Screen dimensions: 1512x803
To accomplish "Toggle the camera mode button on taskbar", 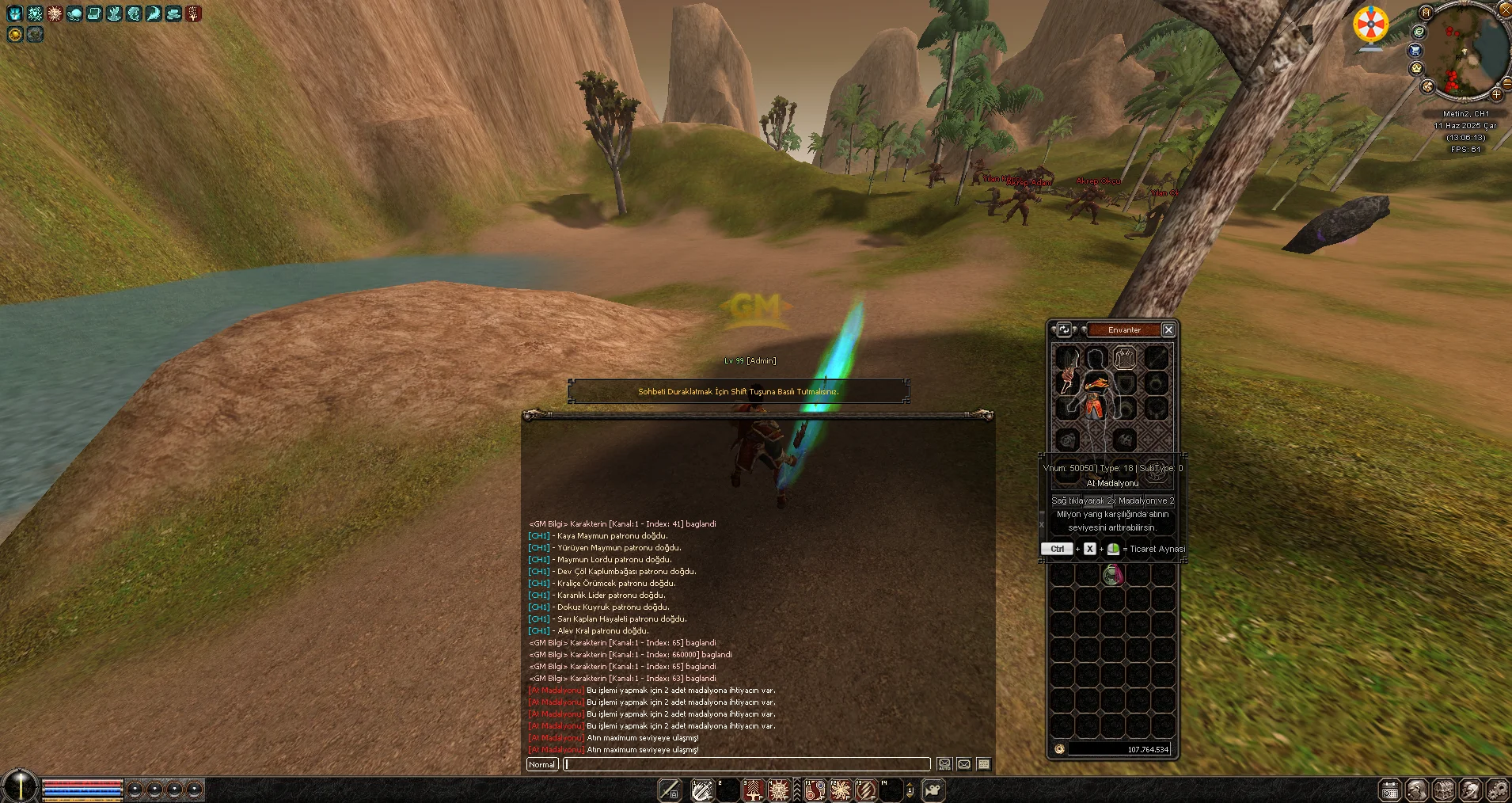I will click(x=934, y=790).
